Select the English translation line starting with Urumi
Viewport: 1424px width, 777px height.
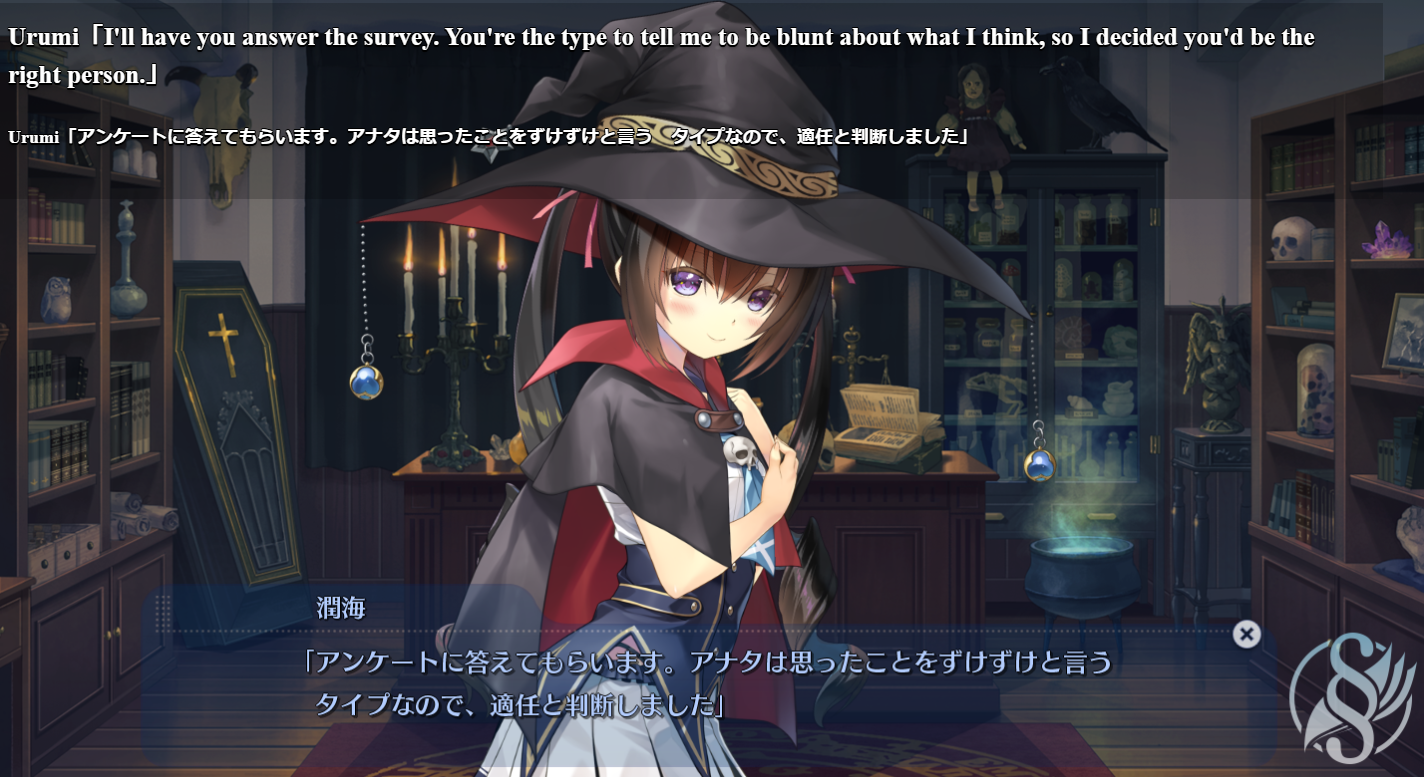400,37
